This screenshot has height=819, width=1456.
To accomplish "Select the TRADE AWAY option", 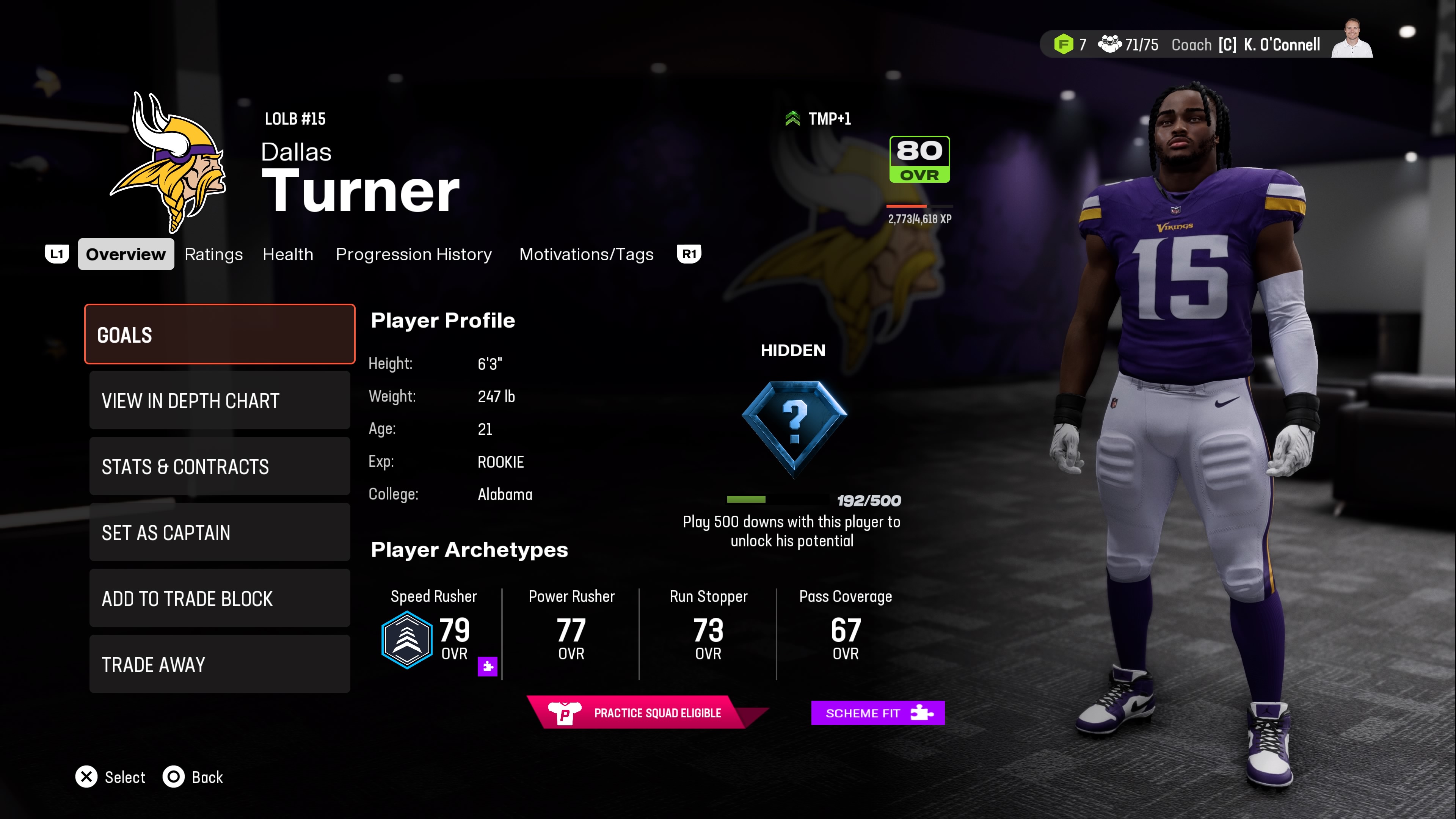I will pos(219,664).
